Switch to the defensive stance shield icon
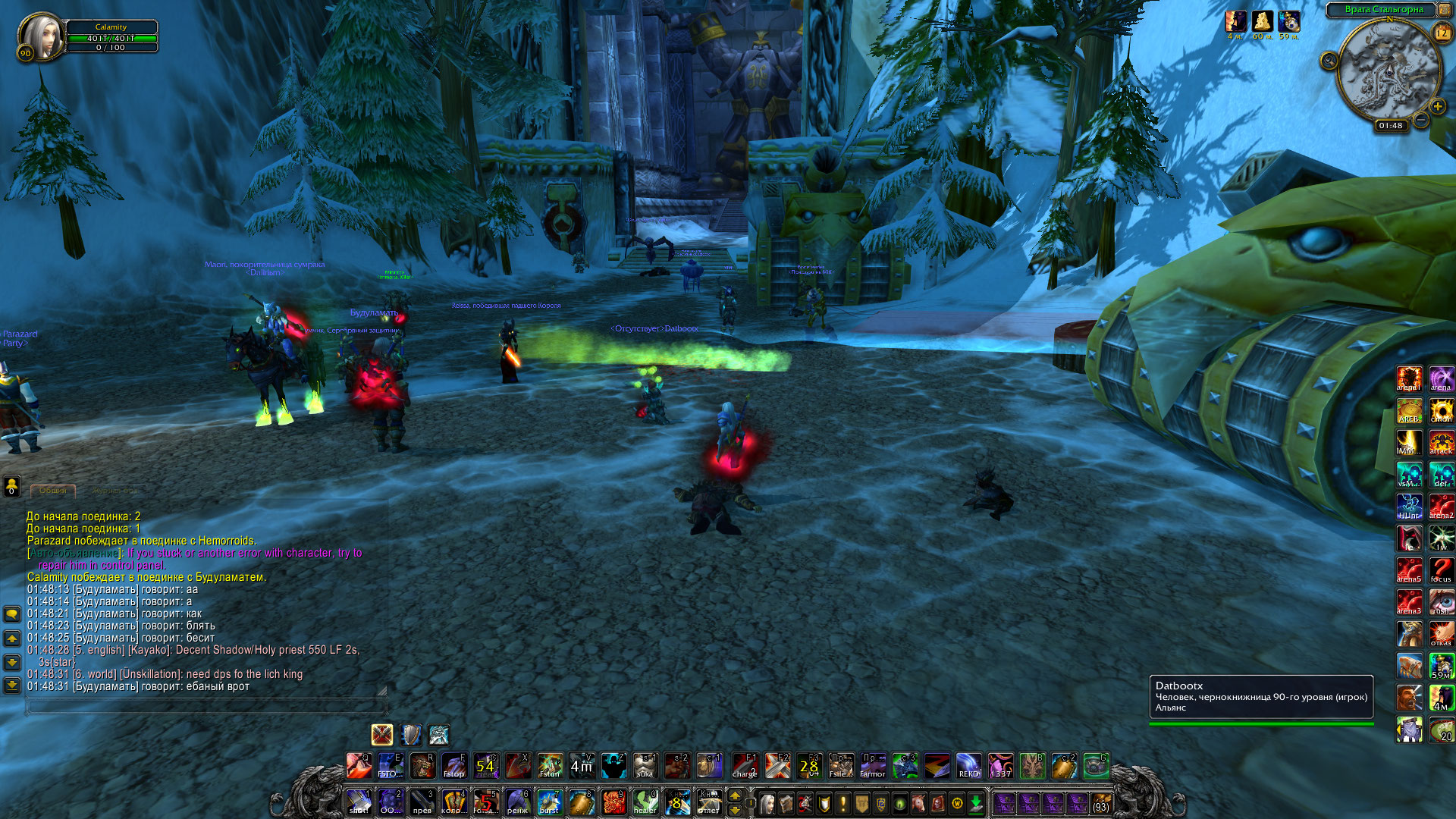 click(410, 734)
